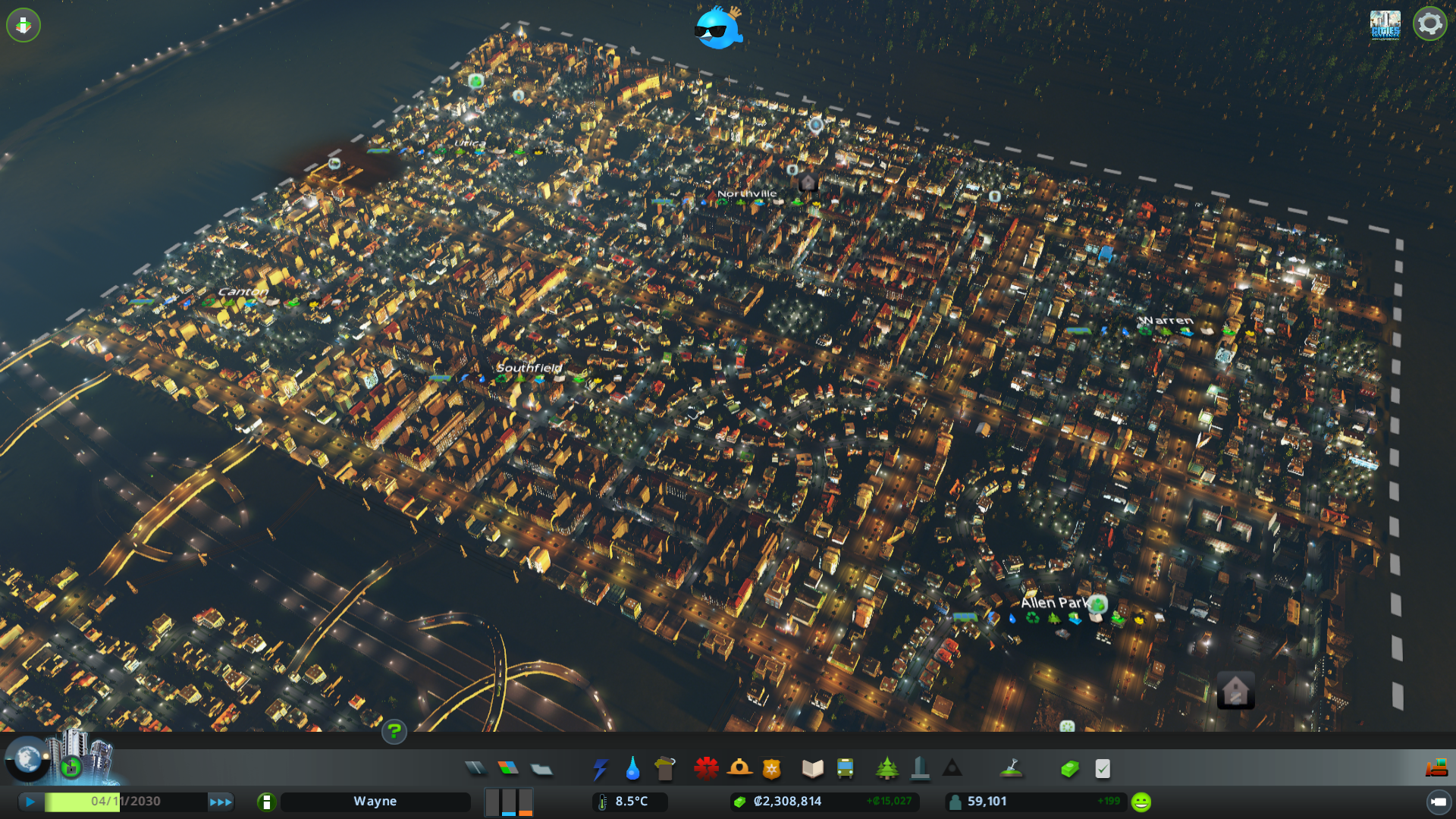
Task: Open the Healthcare services panel
Action: (x=706, y=768)
